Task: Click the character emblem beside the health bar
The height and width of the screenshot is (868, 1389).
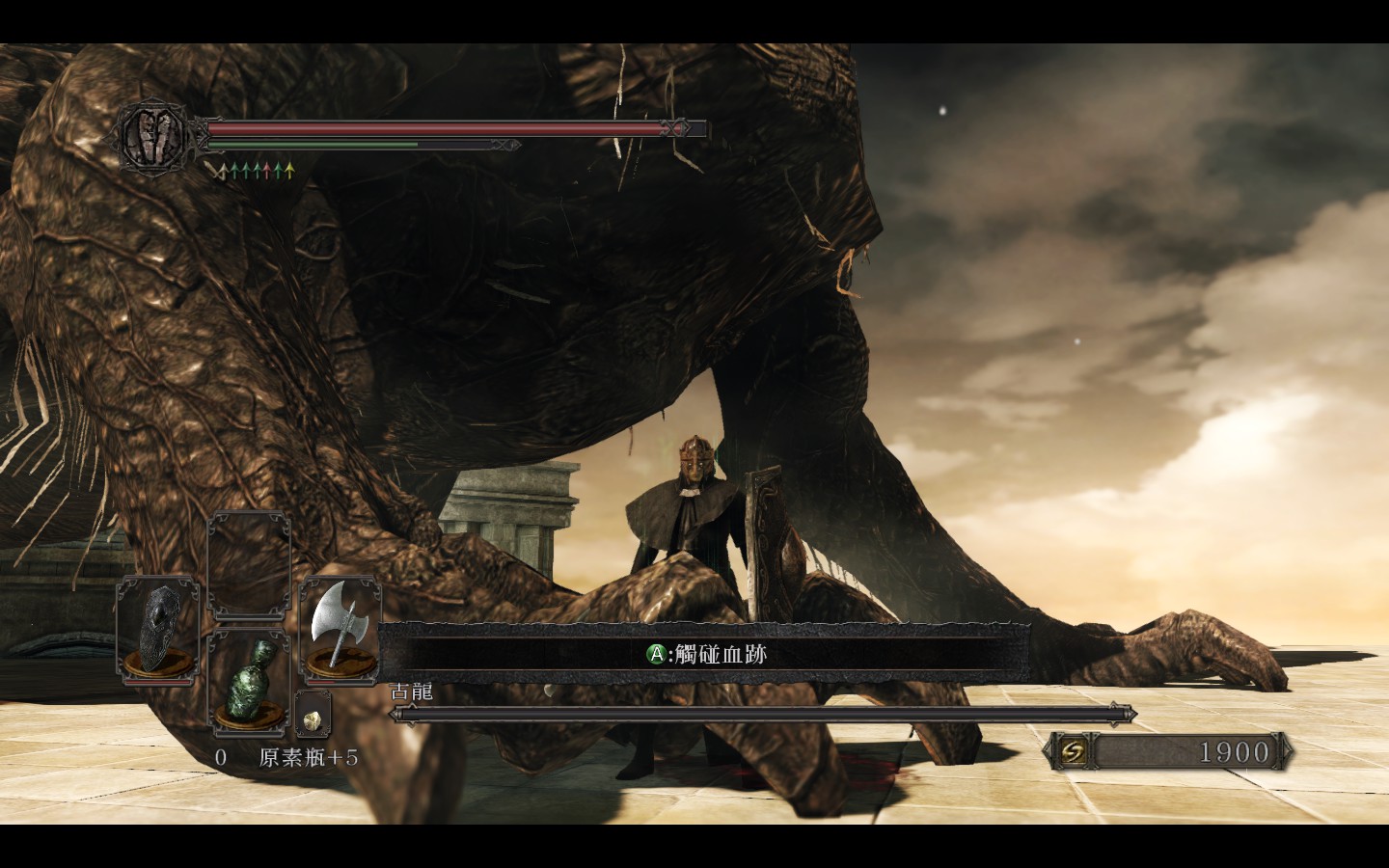Action: [151, 134]
